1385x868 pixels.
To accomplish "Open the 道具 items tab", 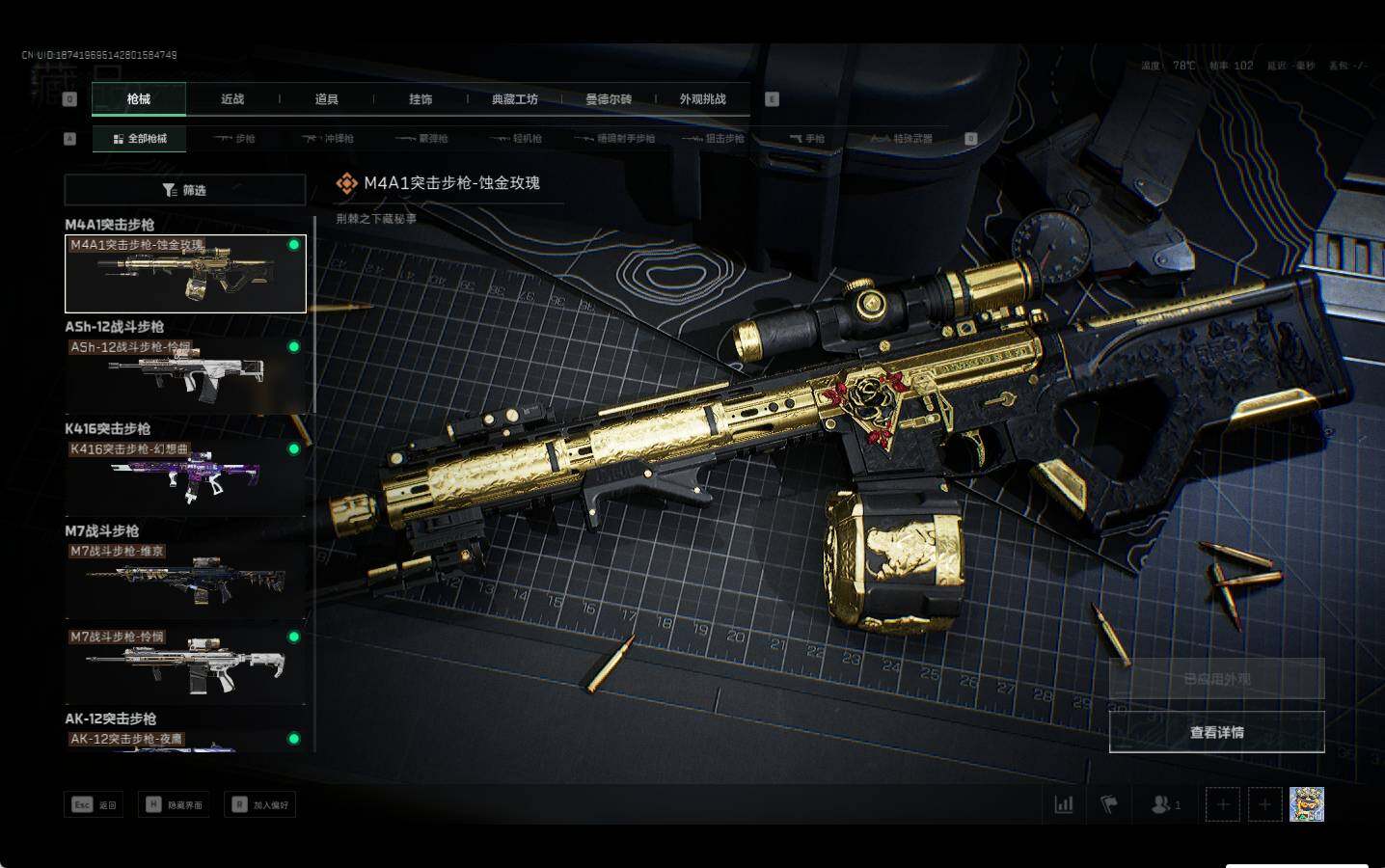I will coord(327,99).
